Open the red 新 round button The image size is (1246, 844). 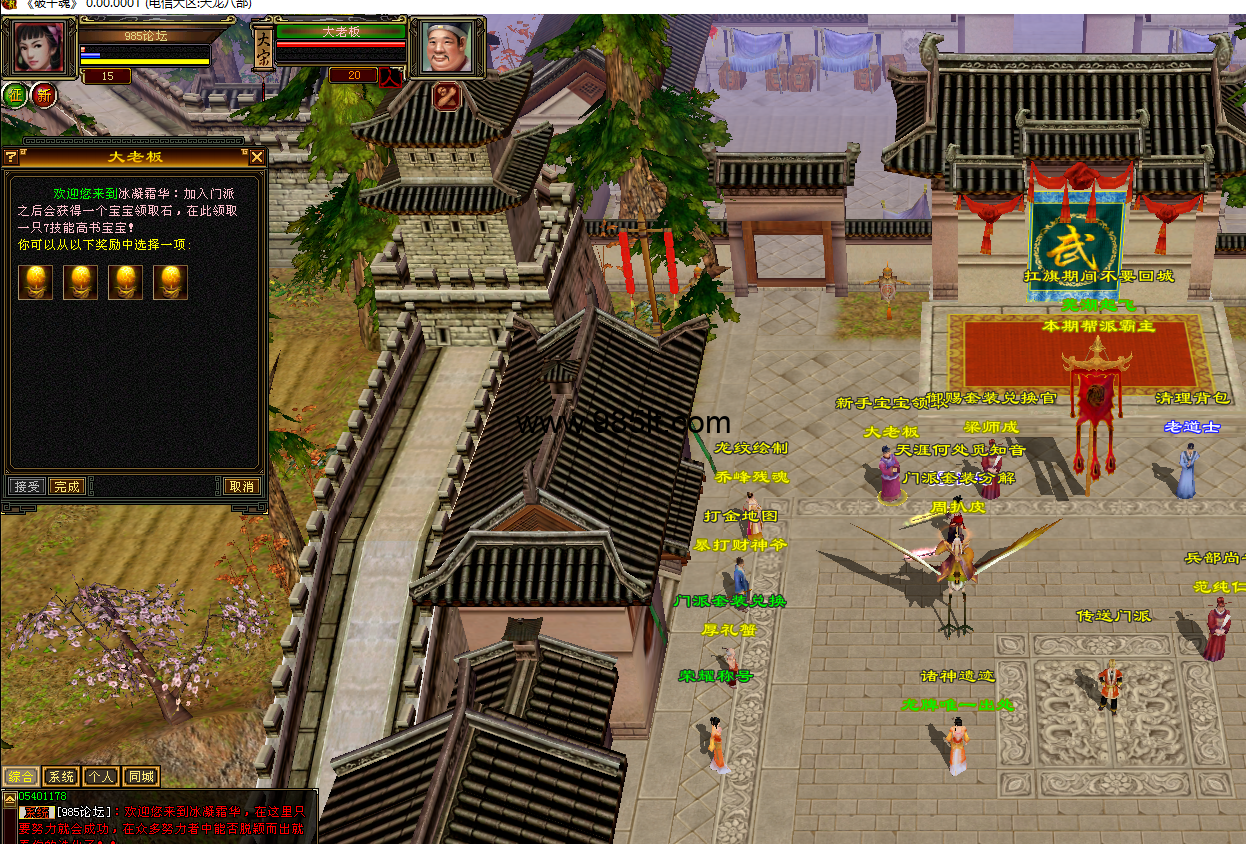coord(43,95)
